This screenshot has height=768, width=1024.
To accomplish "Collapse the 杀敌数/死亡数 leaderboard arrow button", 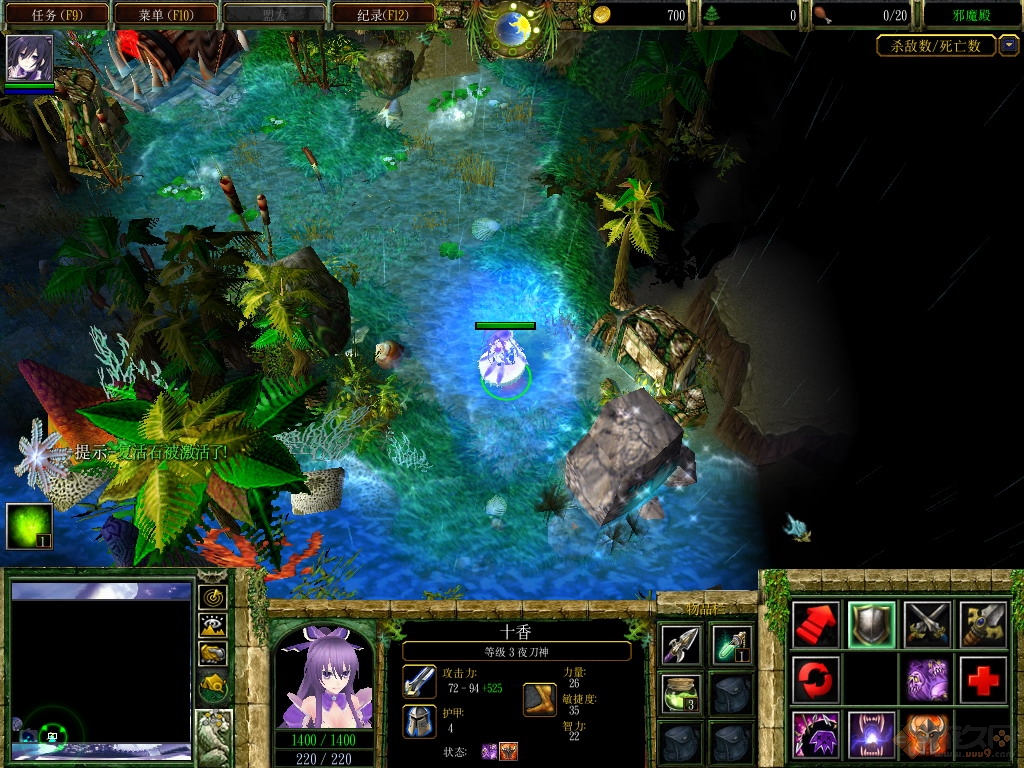I will (x=1009, y=45).
